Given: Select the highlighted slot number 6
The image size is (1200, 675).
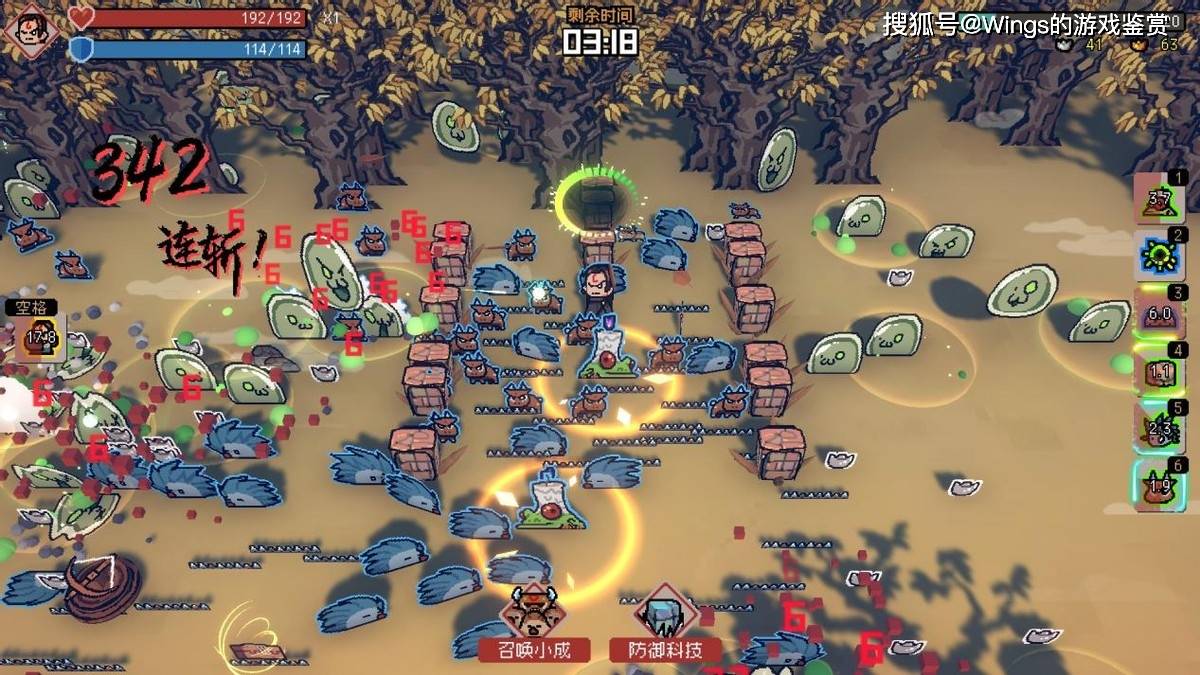Looking at the screenshot, I should tap(1159, 485).
